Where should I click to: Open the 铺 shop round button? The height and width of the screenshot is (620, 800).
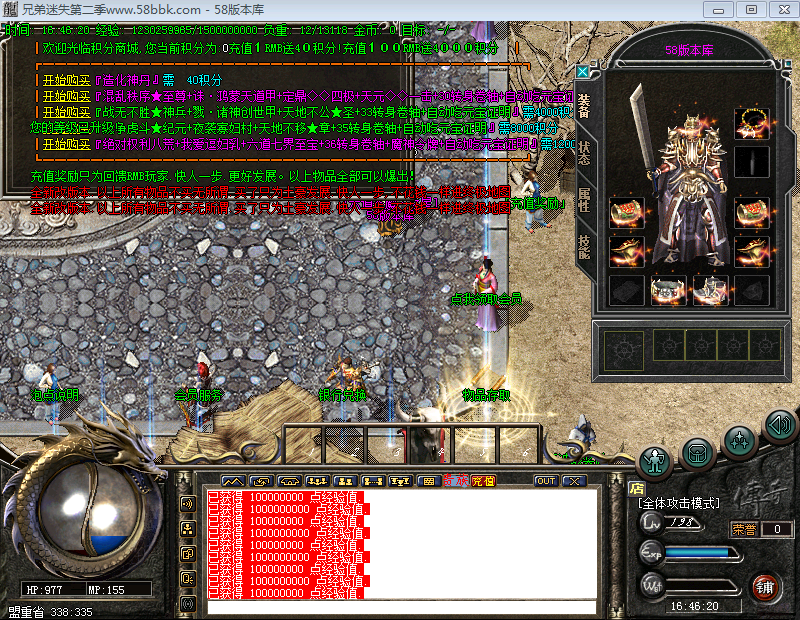tap(765, 586)
